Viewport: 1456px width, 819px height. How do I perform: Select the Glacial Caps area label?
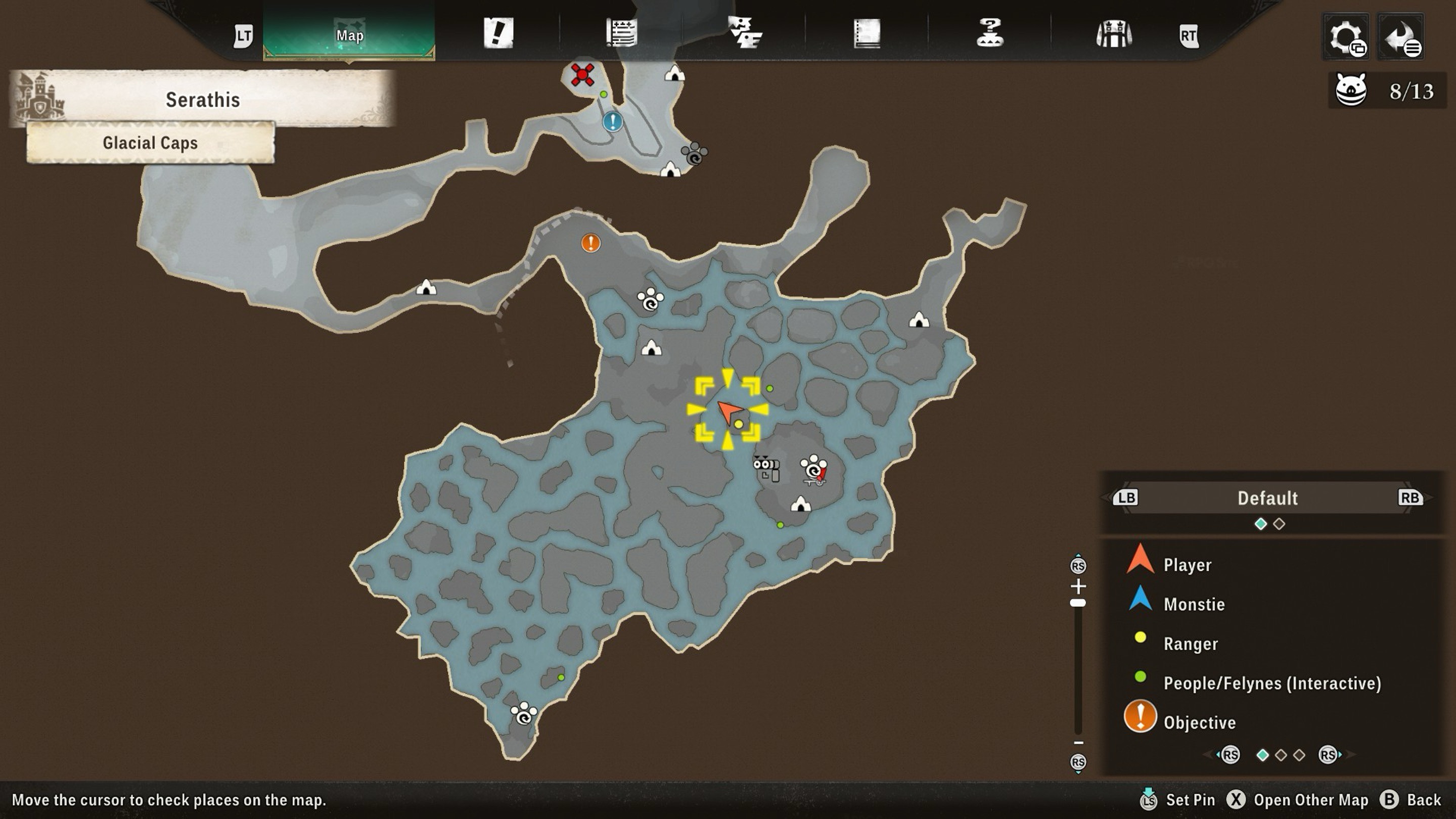tap(150, 143)
